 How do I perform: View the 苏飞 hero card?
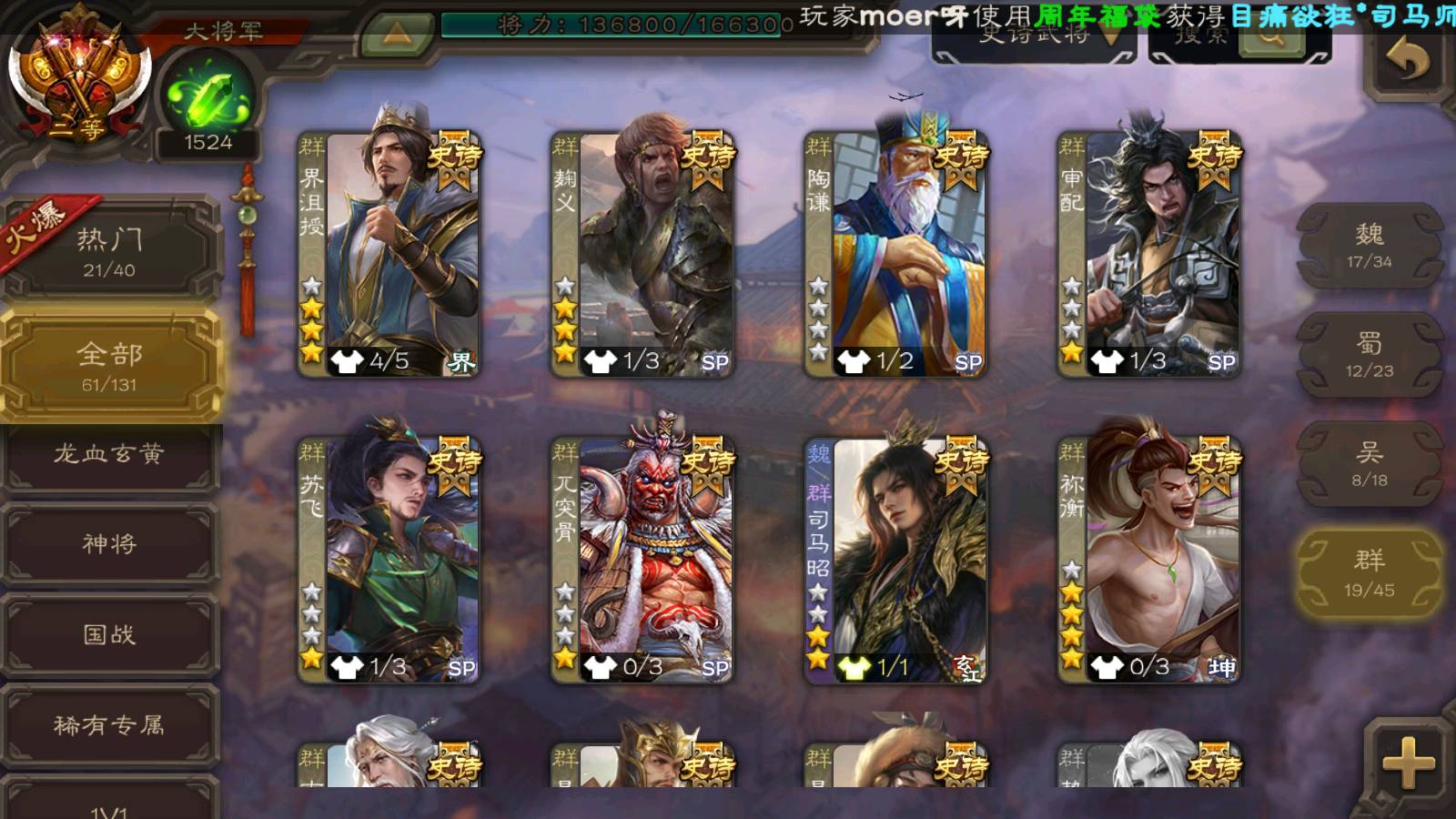[389, 561]
